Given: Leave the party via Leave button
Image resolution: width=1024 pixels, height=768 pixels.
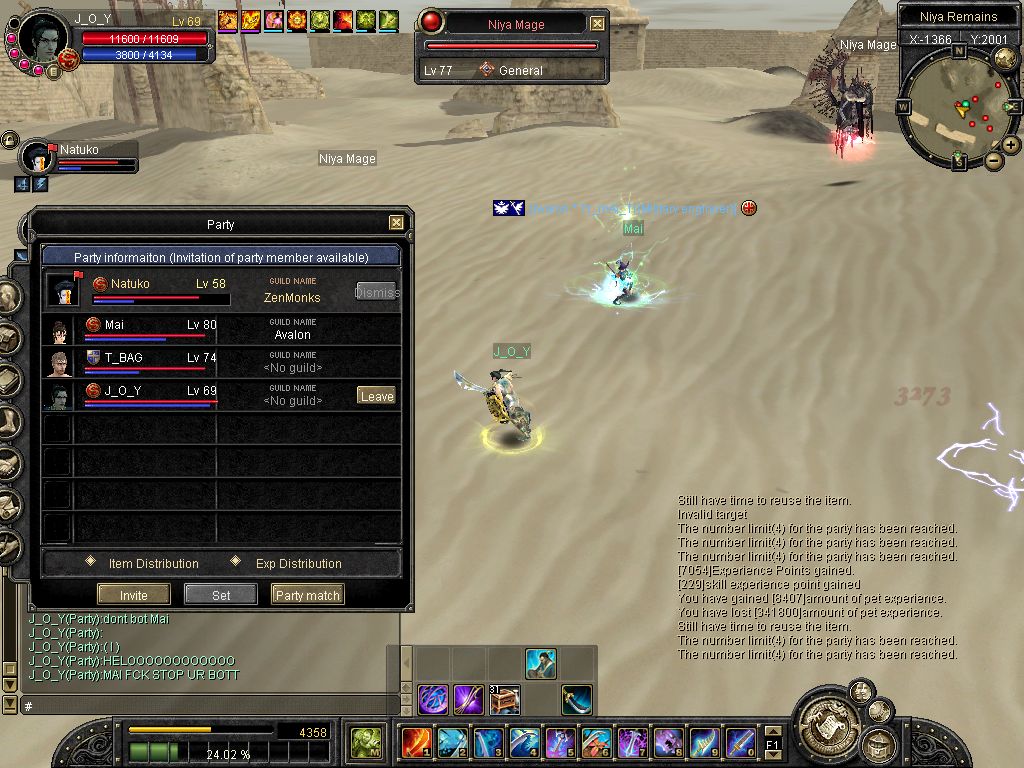Looking at the screenshot, I should click(x=376, y=396).
